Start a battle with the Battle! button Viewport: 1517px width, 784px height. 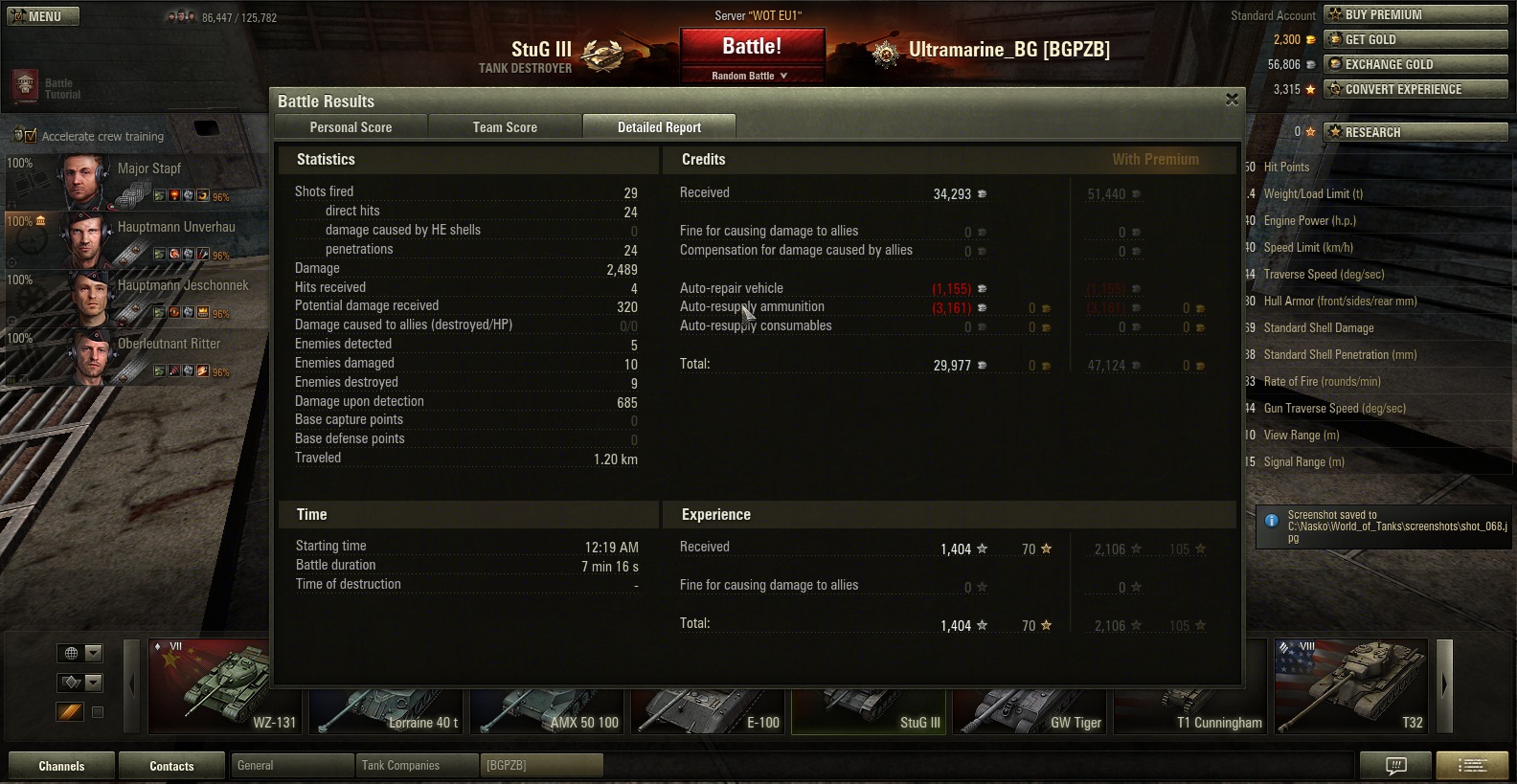(x=752, y=47)
